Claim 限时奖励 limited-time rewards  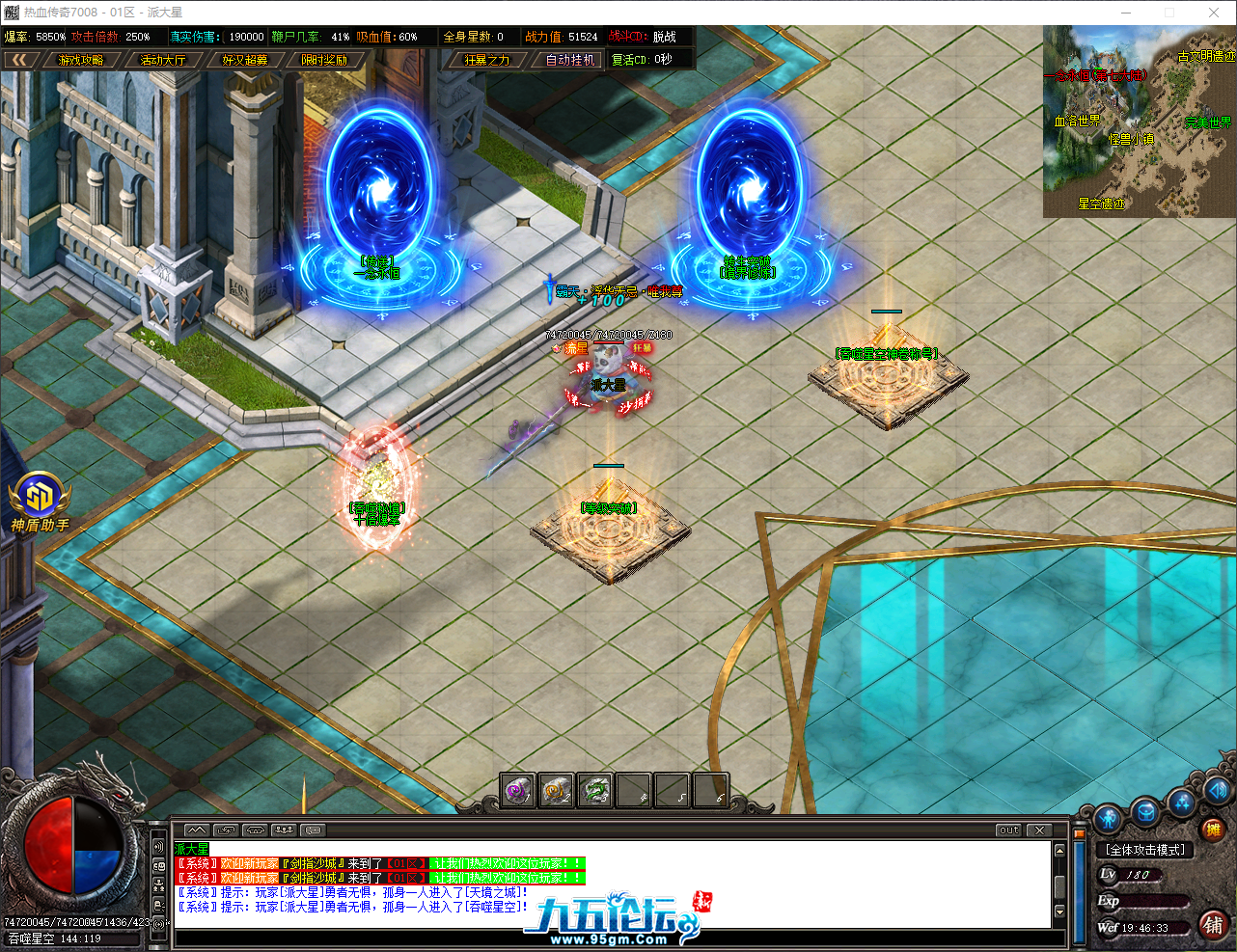point(327,59)
